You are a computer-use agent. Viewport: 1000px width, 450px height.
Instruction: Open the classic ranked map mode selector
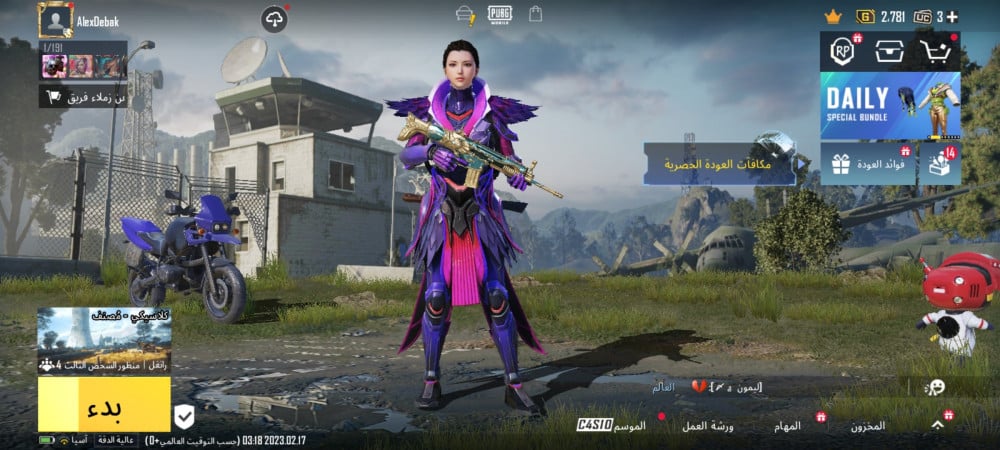(104, 341)
